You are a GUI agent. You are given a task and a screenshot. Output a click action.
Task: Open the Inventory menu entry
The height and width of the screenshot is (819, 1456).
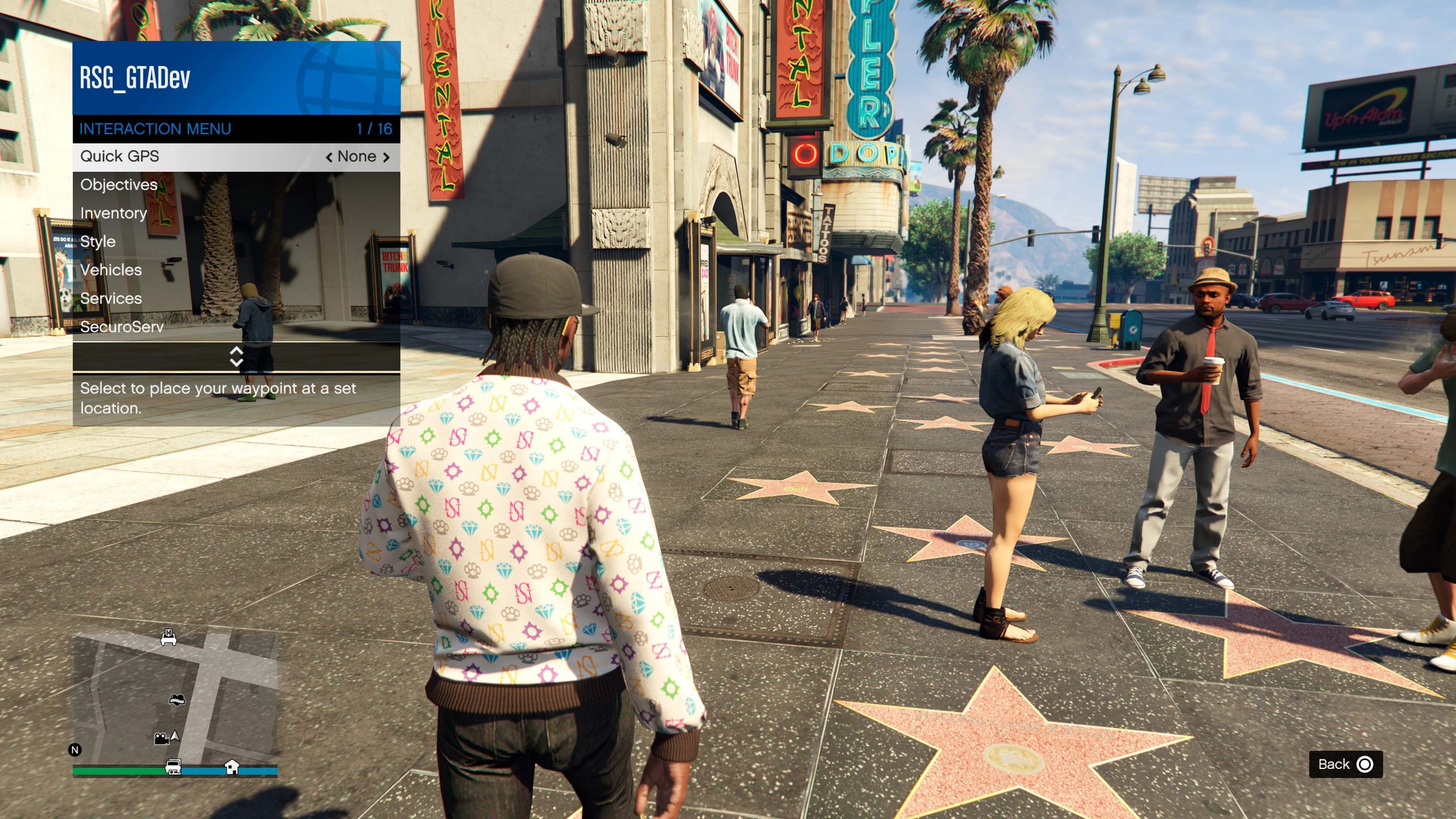coord(113,213)
